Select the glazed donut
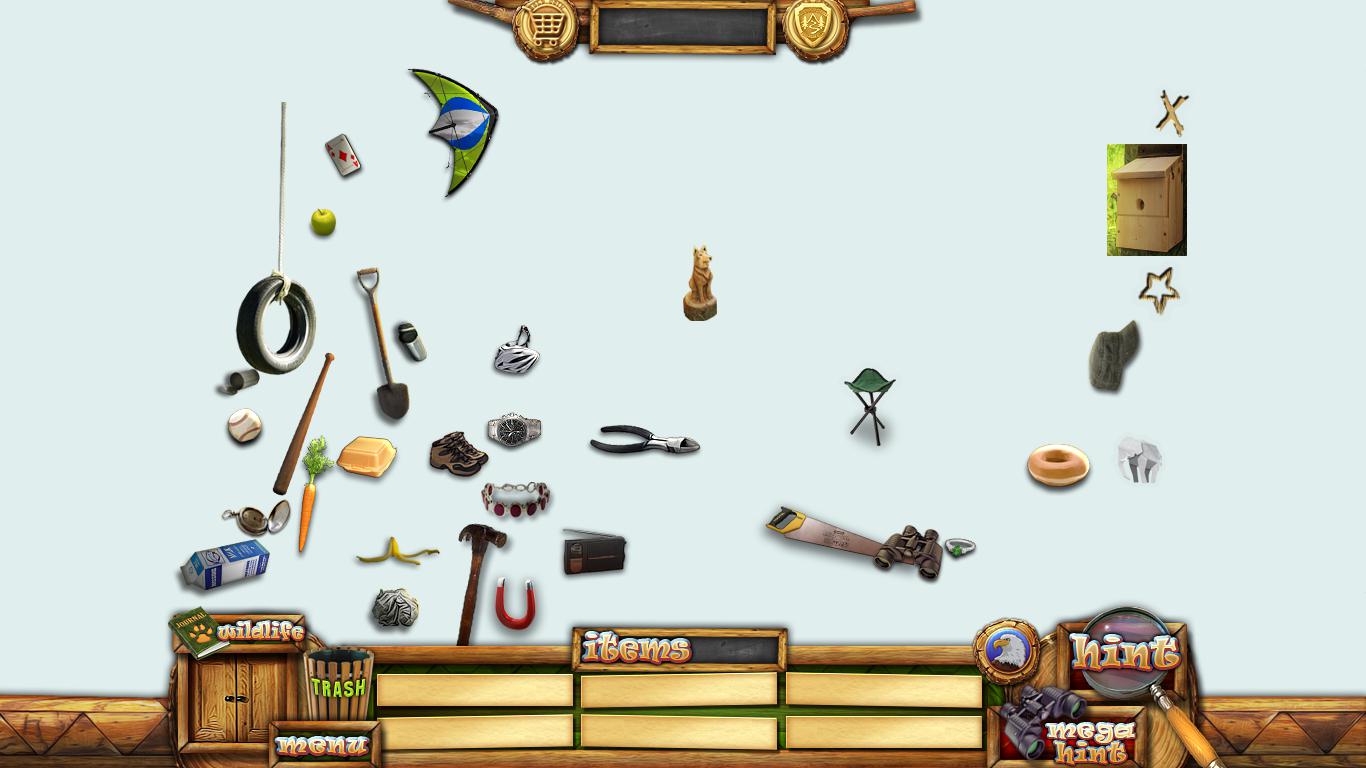 (x=1058, y=466)
